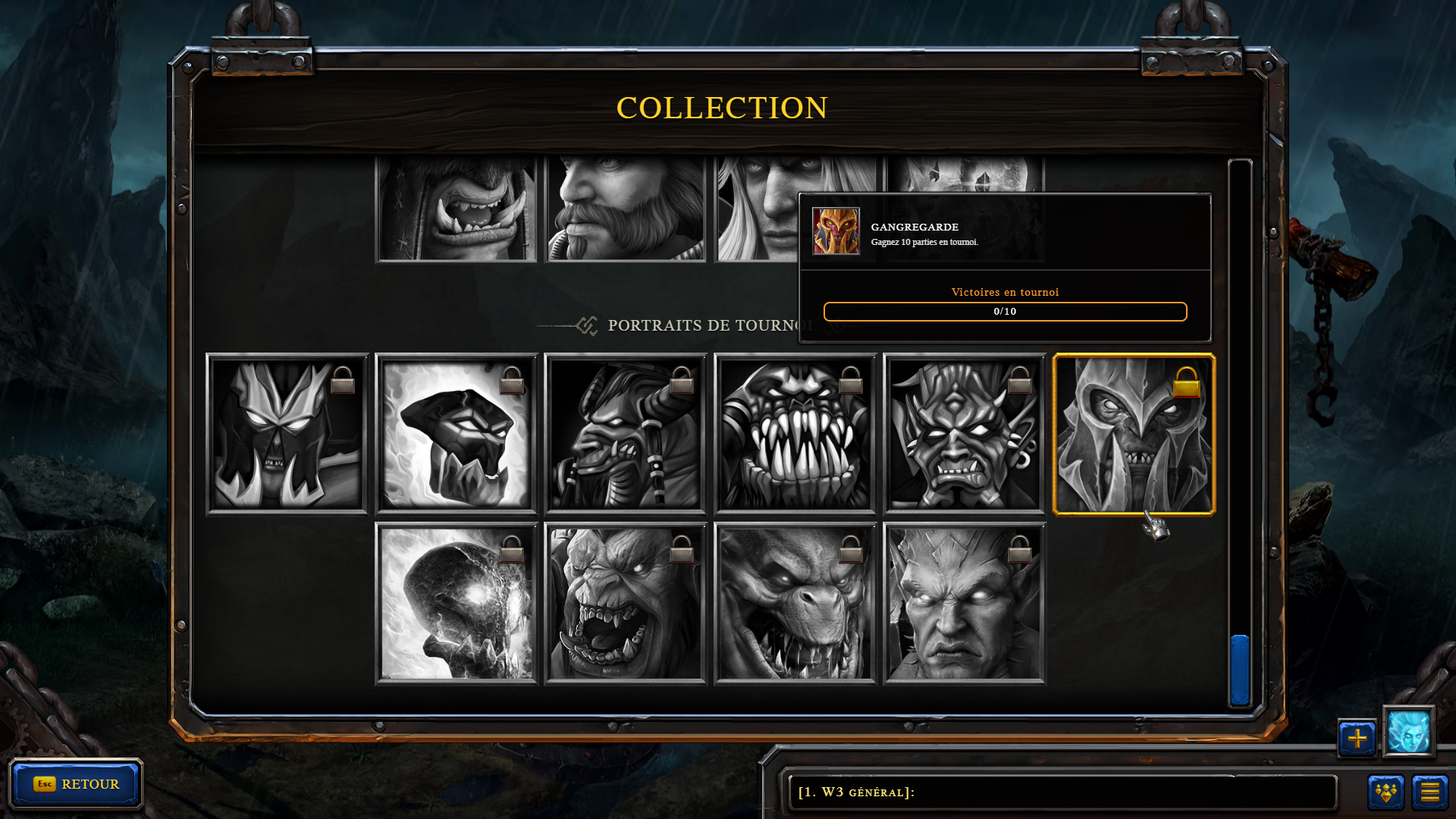Open the gold clustered gems icon button
The width and height of the screenshot is (1456, 819).
(1385, 792)
